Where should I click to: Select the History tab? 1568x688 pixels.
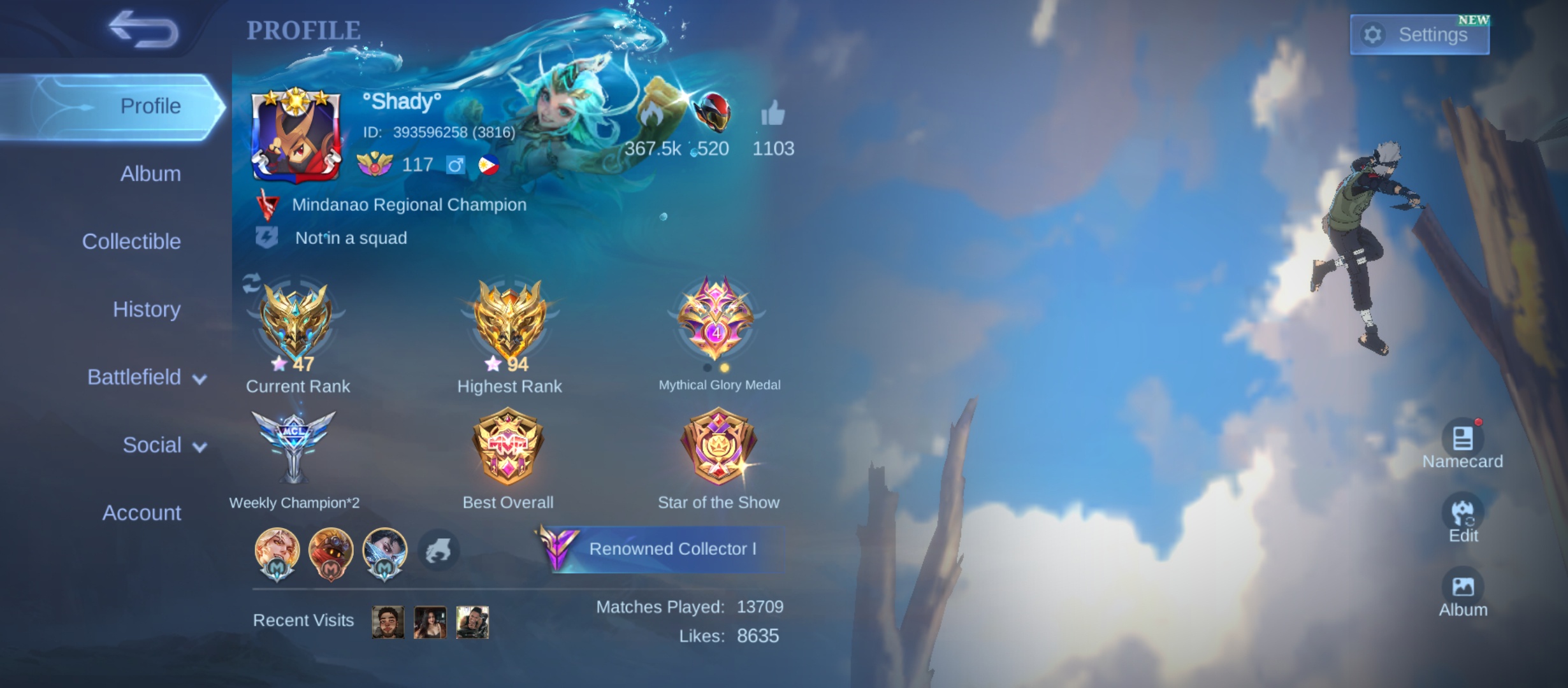pyautogui.click(x=147, y=310)
